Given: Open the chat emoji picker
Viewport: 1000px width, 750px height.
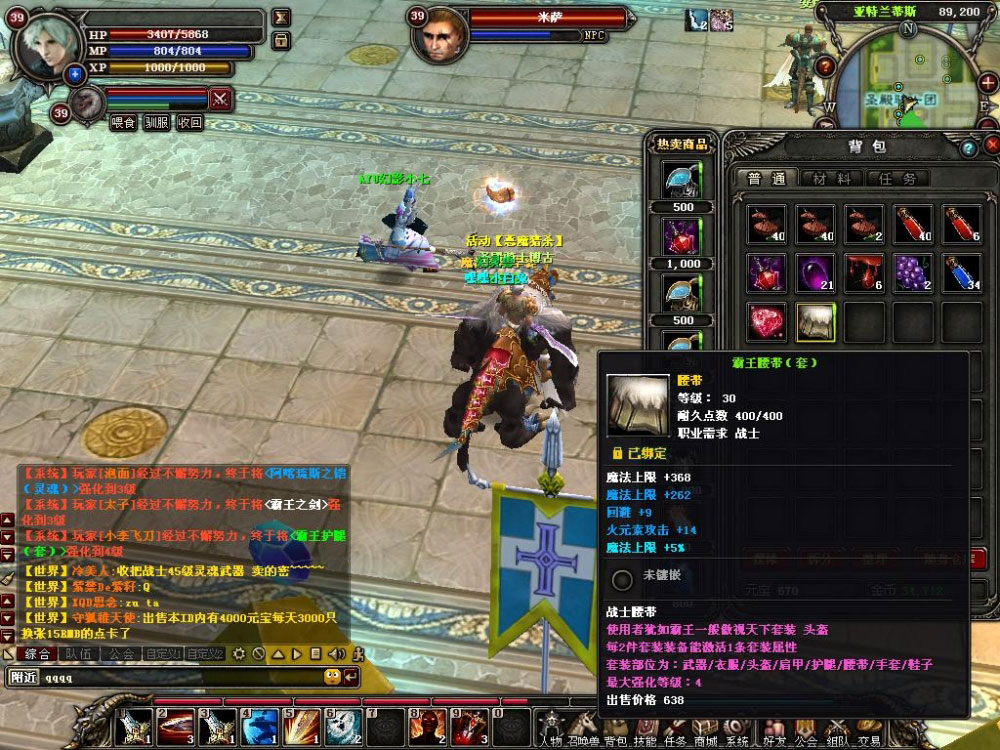Looking at the screenshot, I should click(332, 677).
